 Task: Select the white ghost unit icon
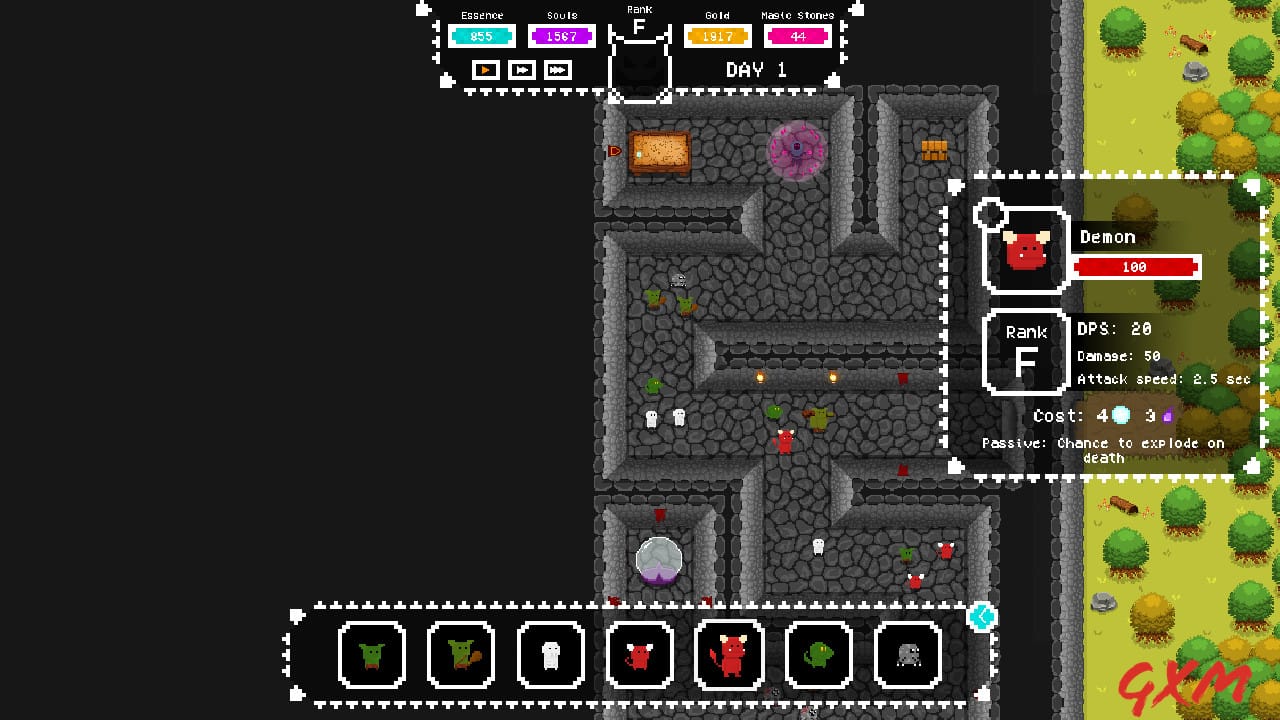click(550, 655)
